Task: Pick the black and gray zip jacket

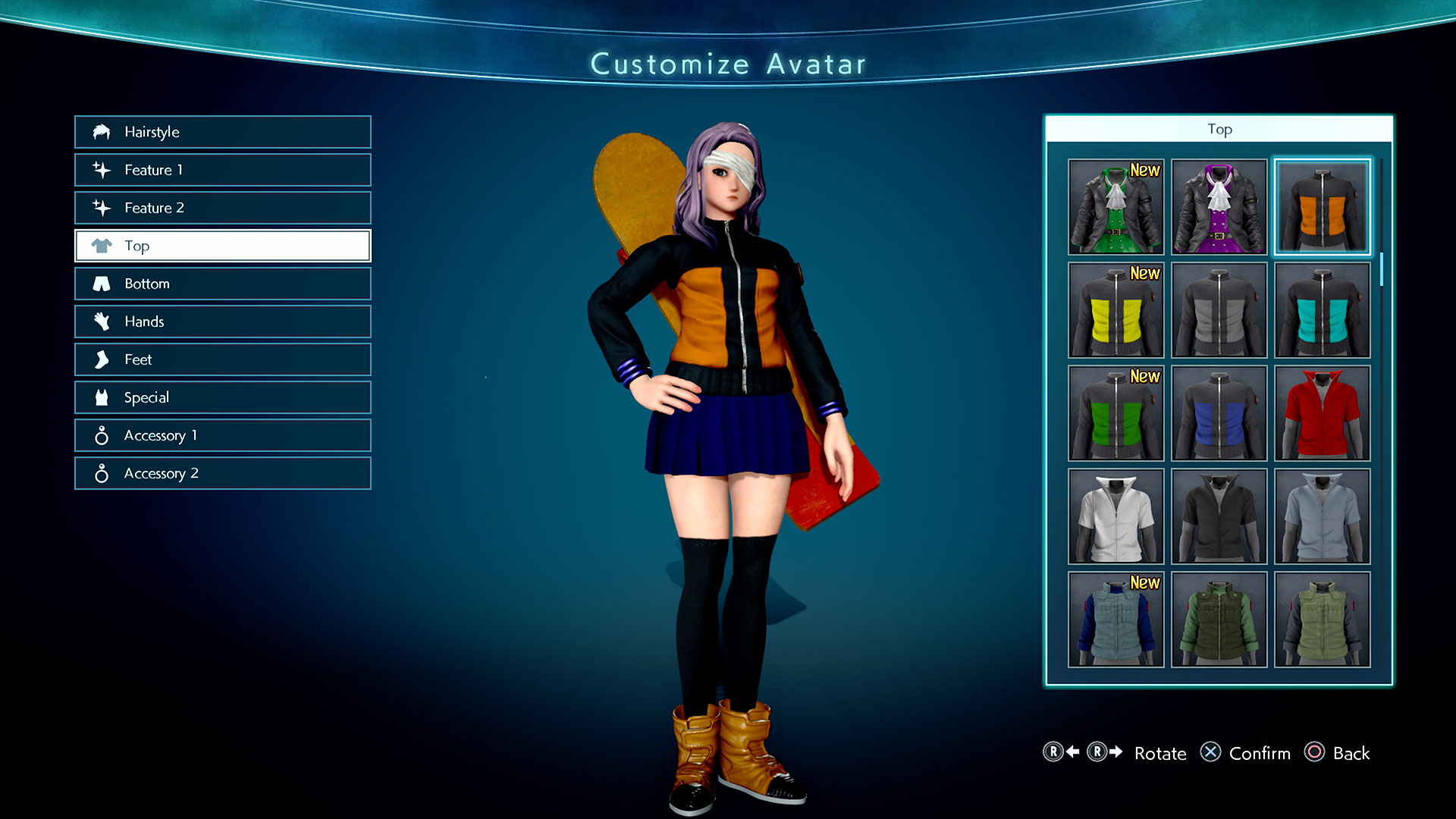Action: [1219, 310]
